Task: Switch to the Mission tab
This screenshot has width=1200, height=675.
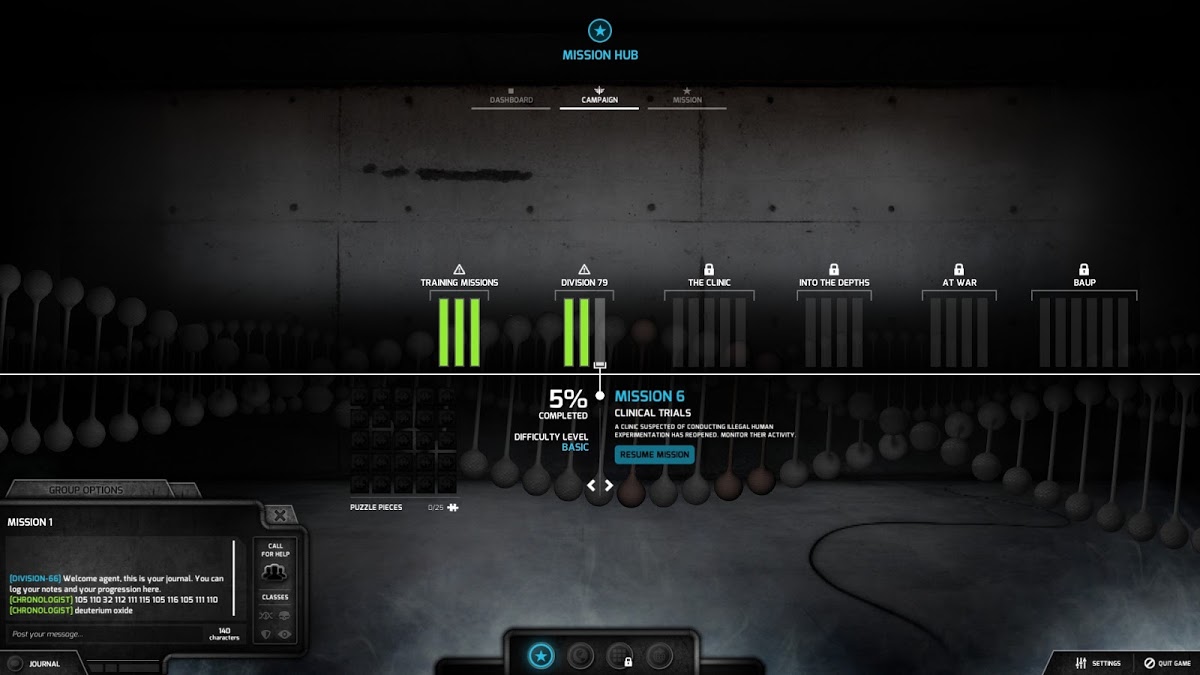Action: tap(687, 100)
